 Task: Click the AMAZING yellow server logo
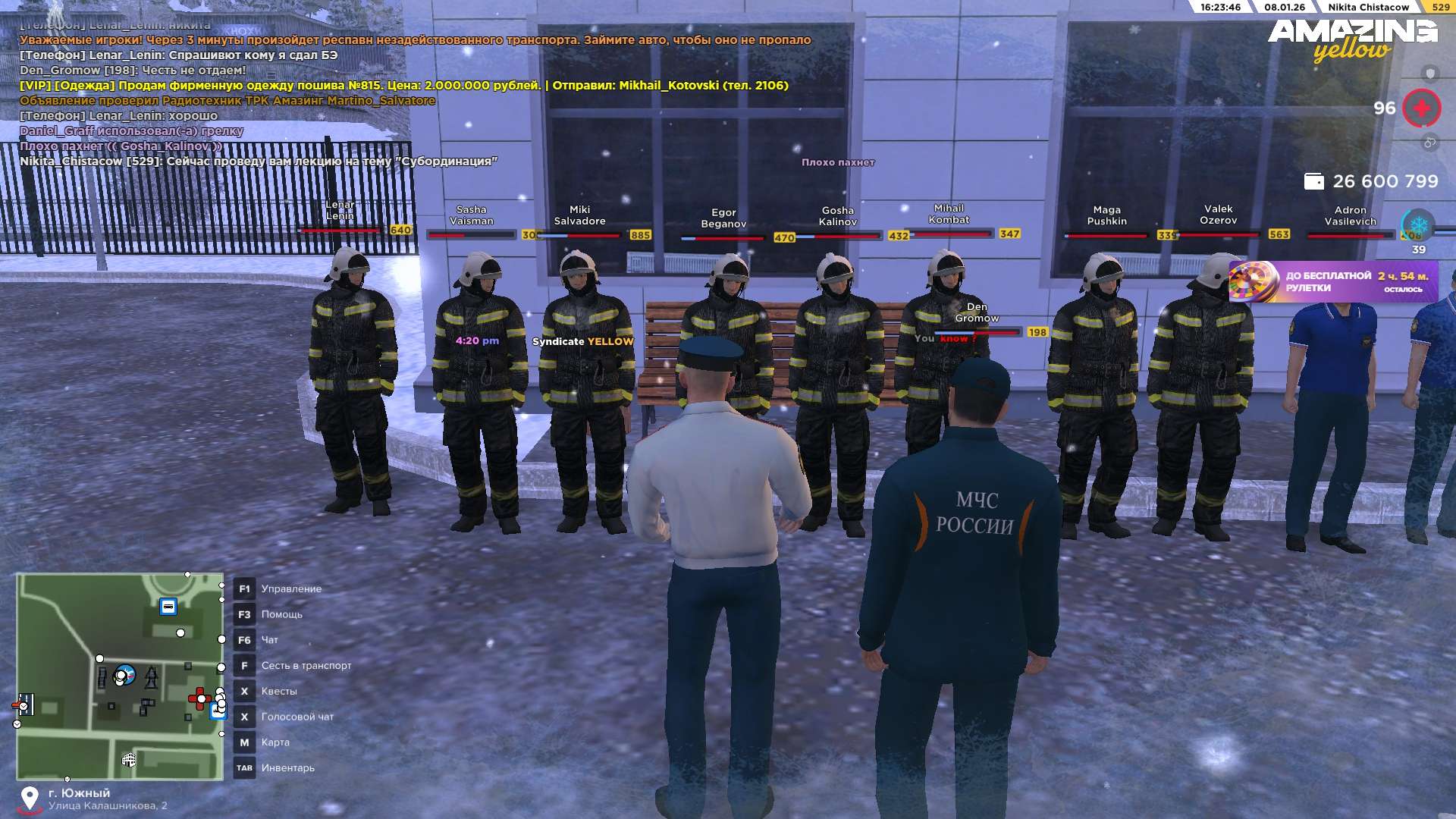1352,39
